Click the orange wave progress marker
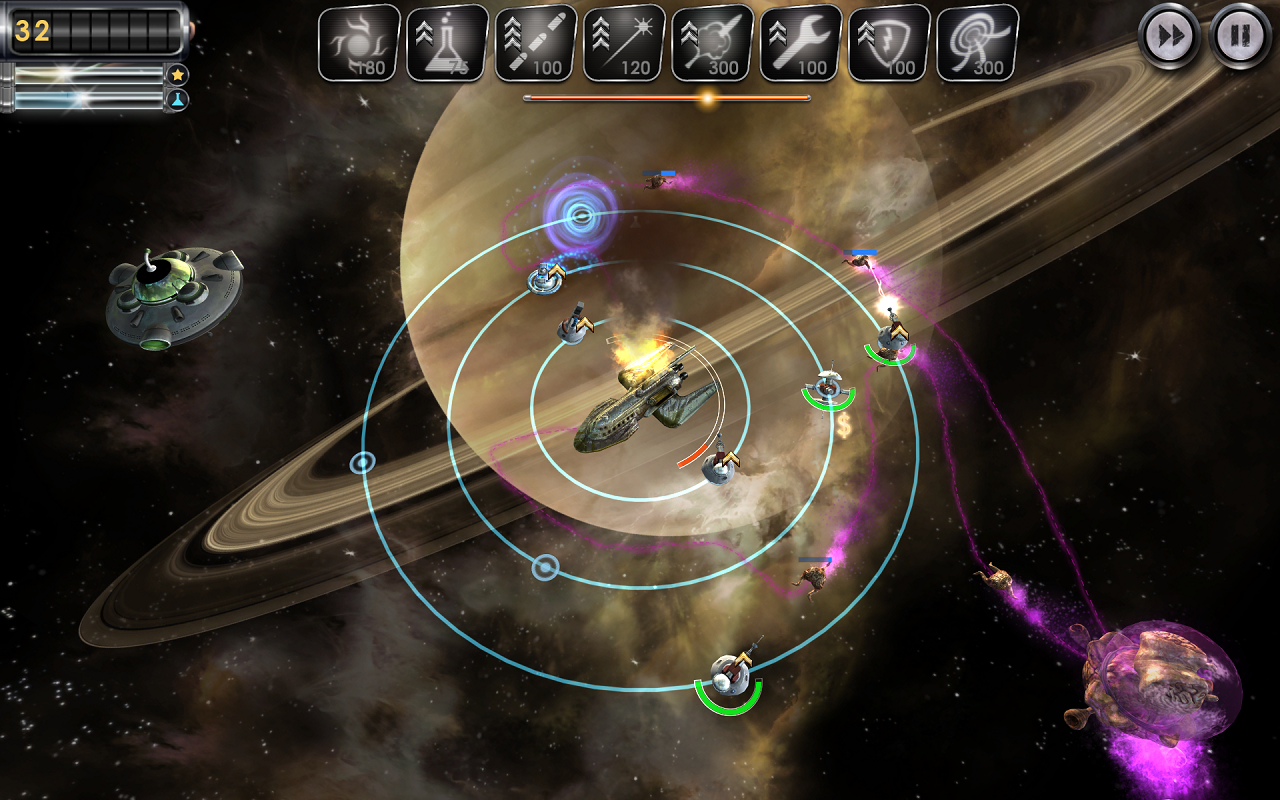Image resolution: width=1280 pixels, height=800 pixels. pos(707,96)
